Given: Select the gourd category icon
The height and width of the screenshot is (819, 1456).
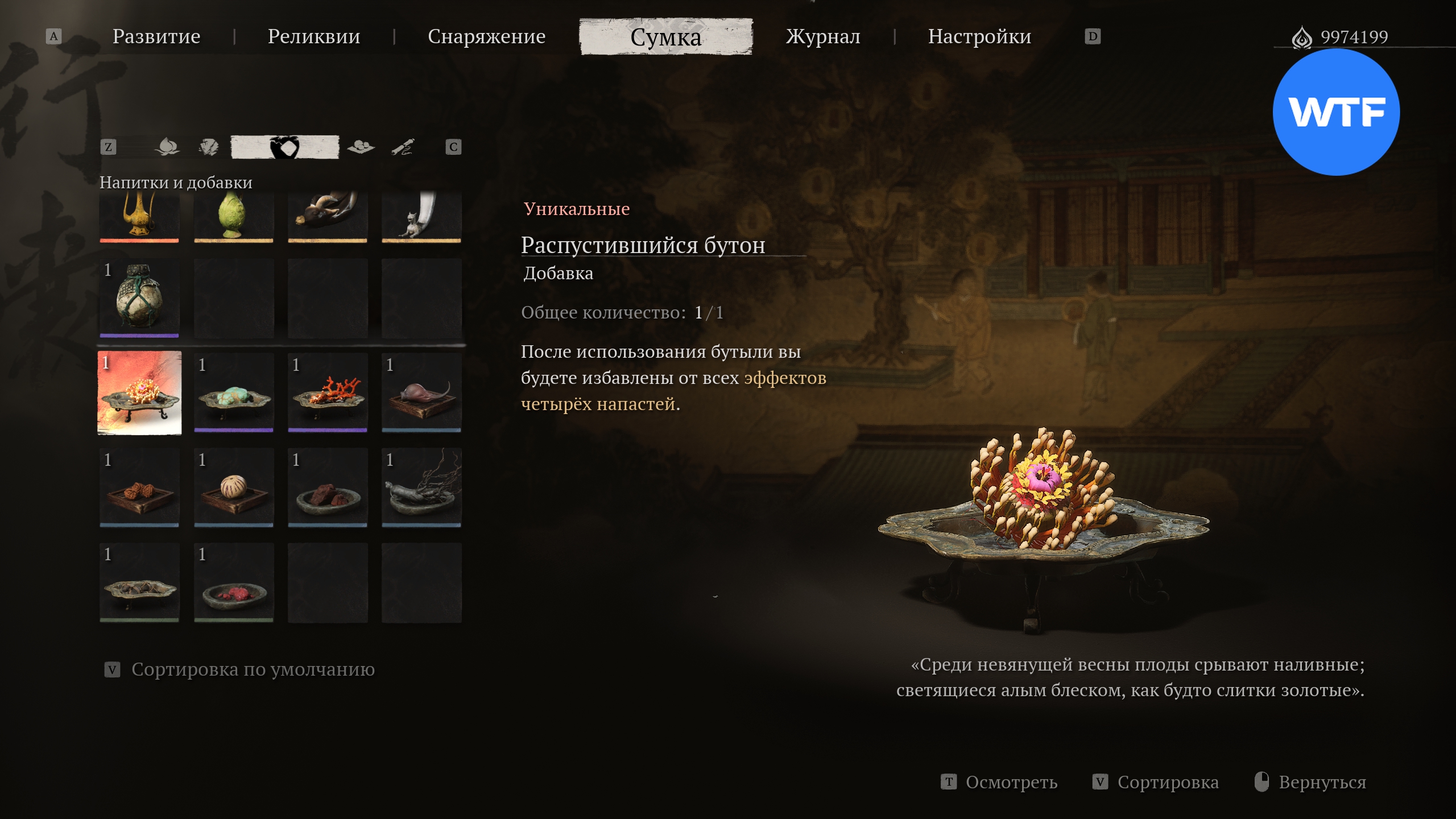Looking at the screenshot, I should point(284,147).
